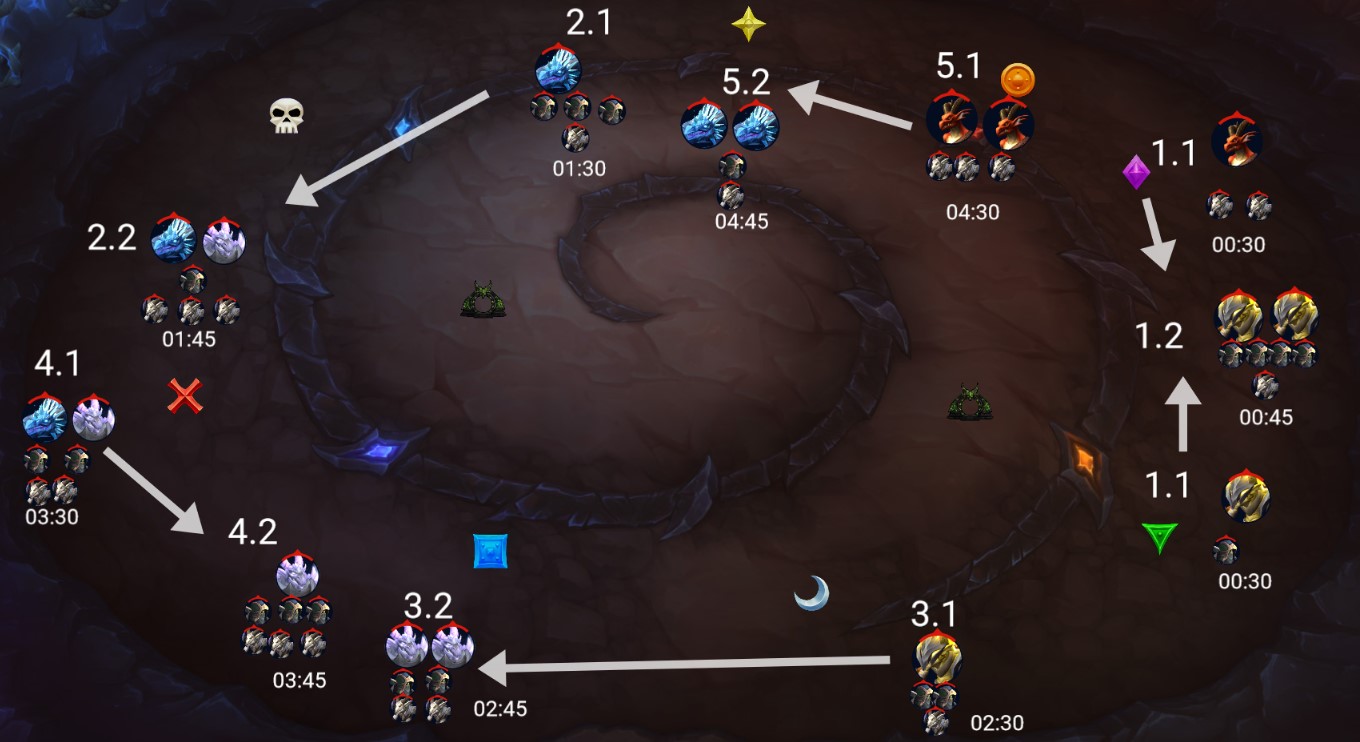
Task: Select the red cross map marker
Action: (185, 396)
